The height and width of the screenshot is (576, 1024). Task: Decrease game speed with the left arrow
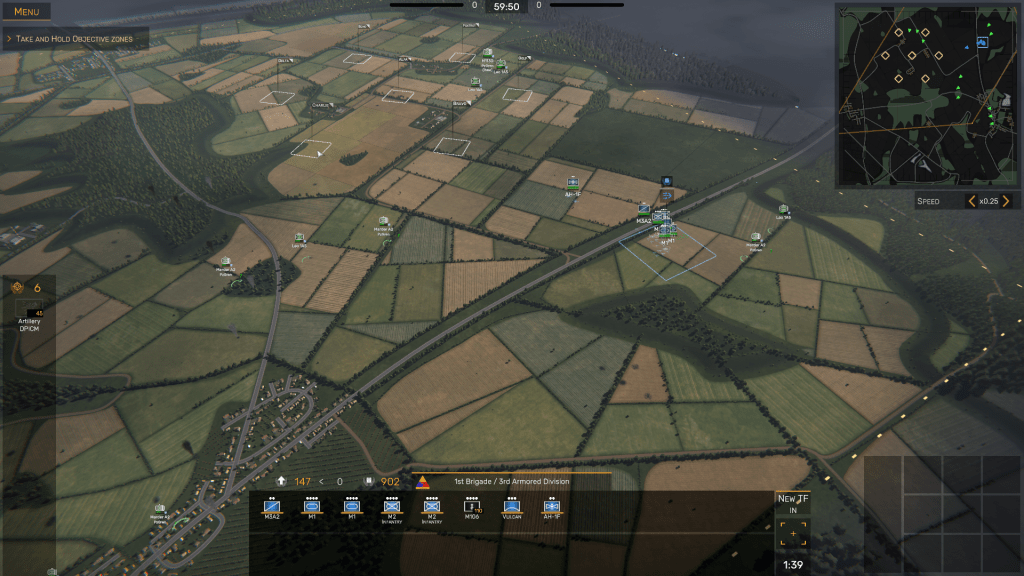pyautogui.click(x=970, y=201)
